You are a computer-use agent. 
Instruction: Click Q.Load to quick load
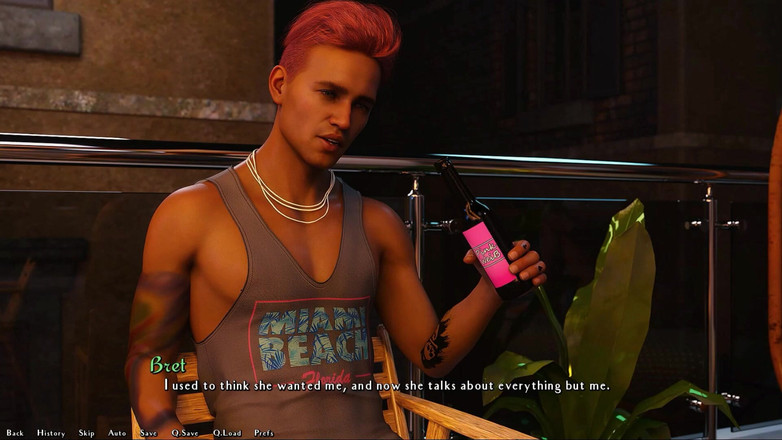(x=227, y=433)
